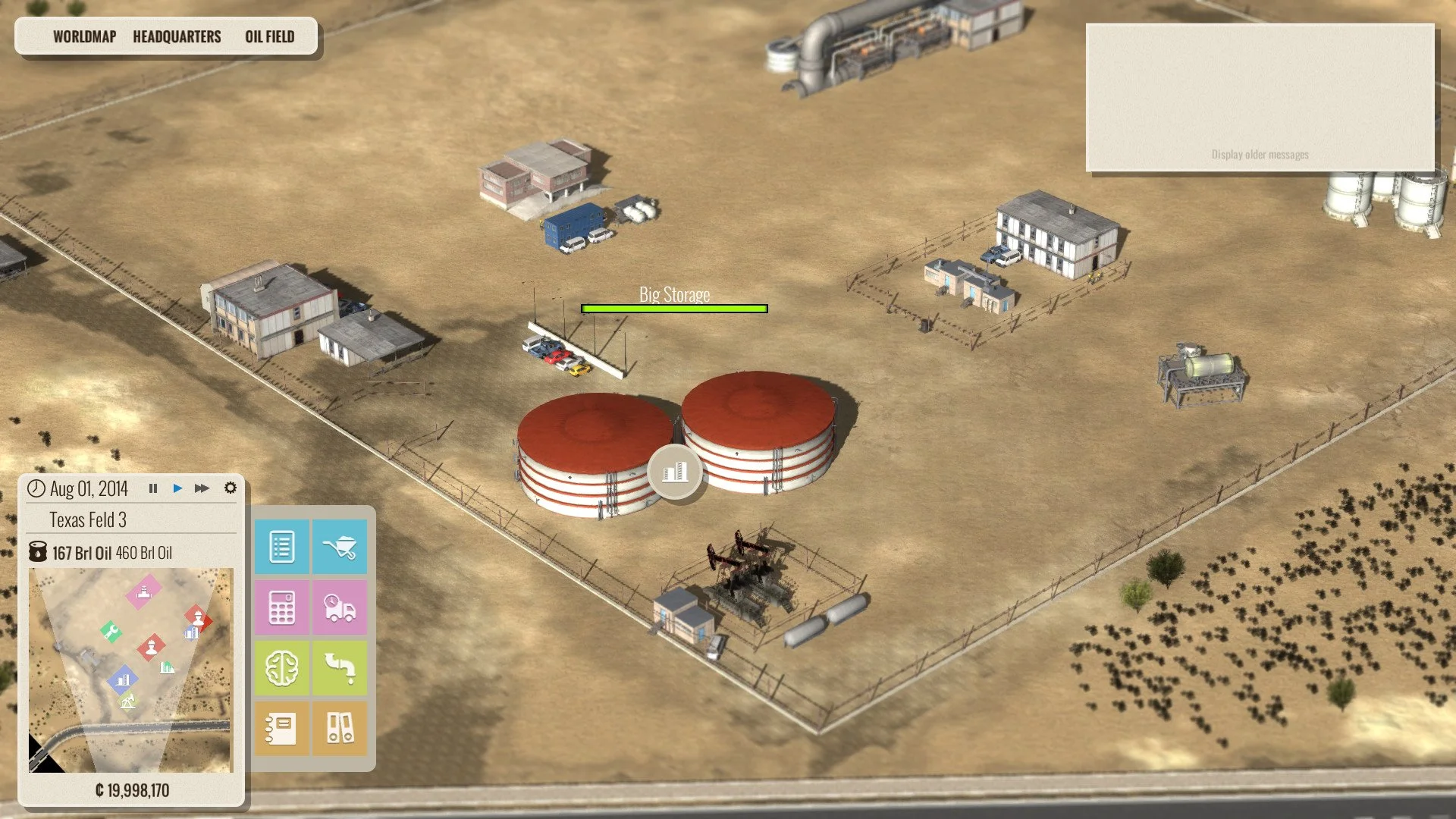Enable fast-forward game speed

(202, 488)
